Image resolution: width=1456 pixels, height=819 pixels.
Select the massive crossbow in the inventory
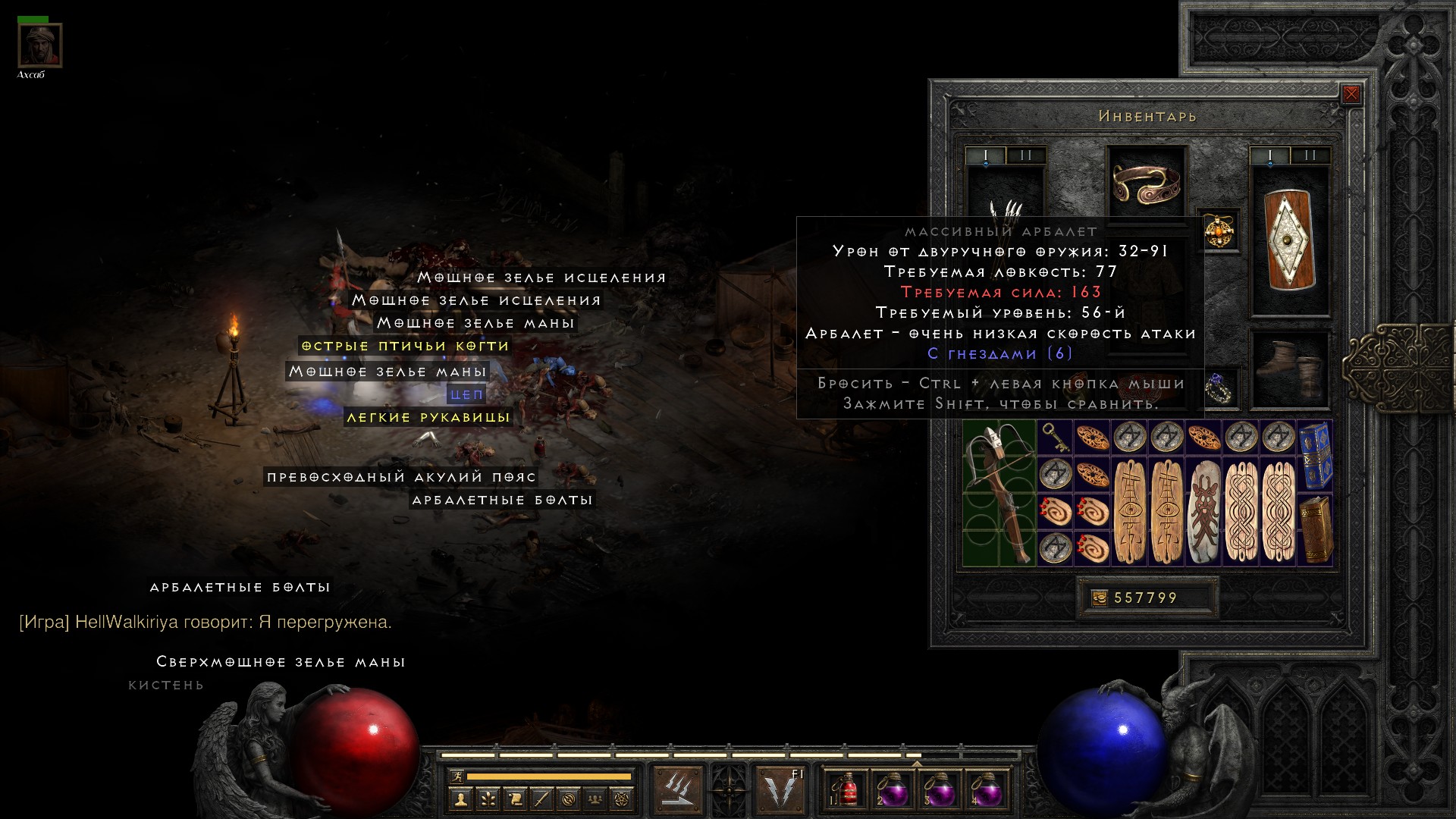(999, 493)
